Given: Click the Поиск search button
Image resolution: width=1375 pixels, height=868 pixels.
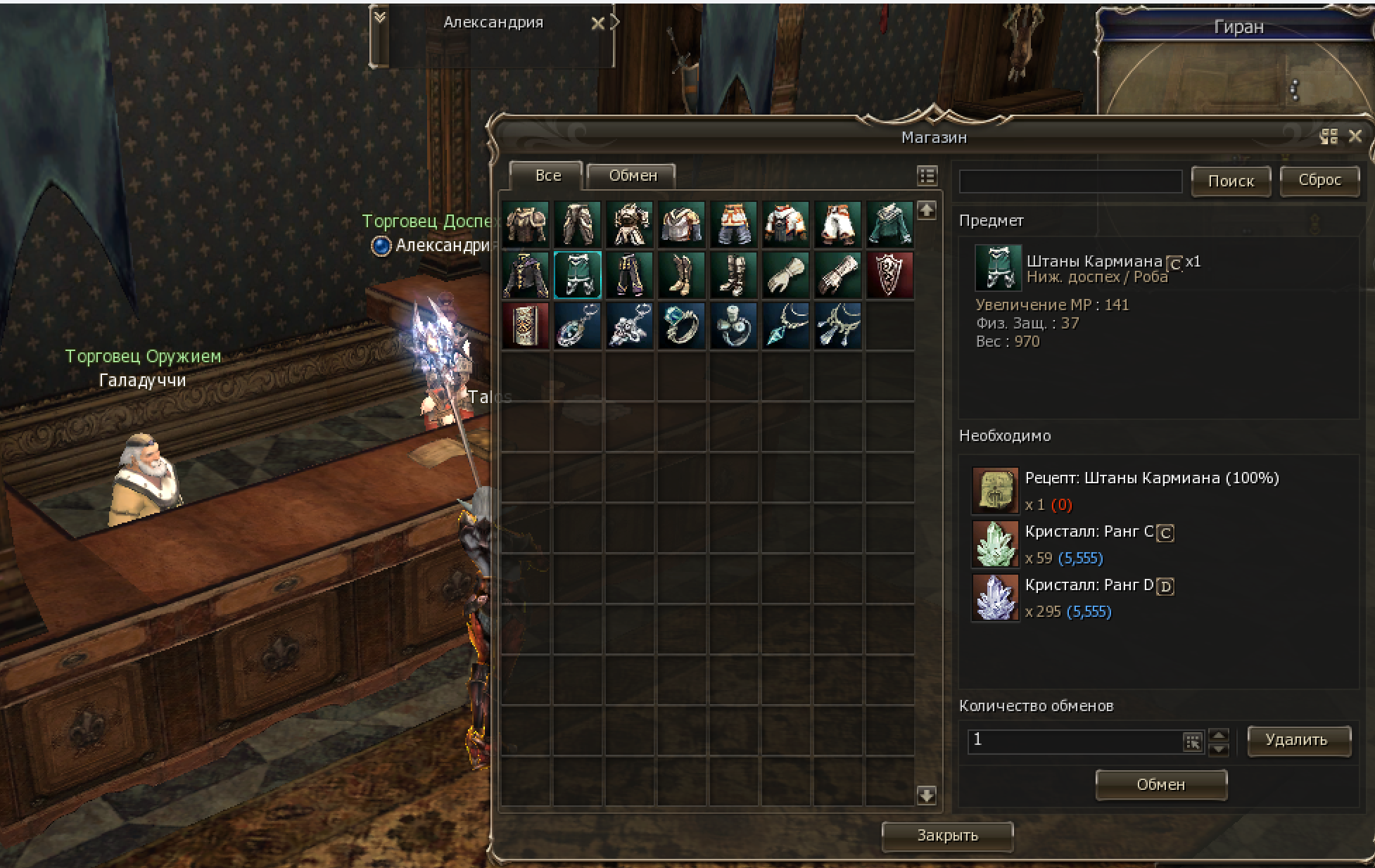Looking at the screenshot, I should (1231, 181).
